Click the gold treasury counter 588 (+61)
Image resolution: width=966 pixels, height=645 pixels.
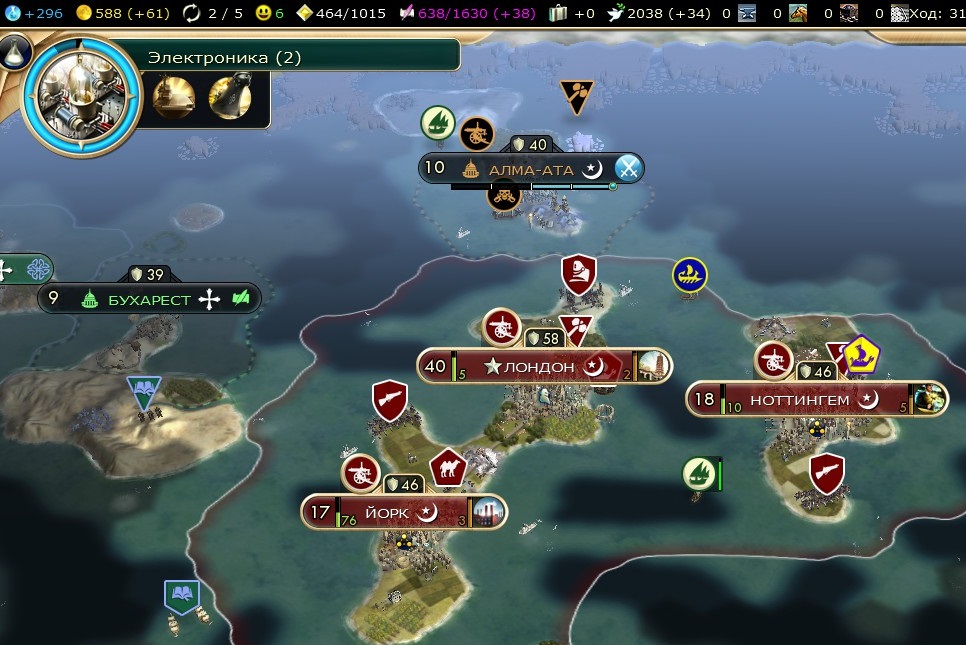point(124,13)
